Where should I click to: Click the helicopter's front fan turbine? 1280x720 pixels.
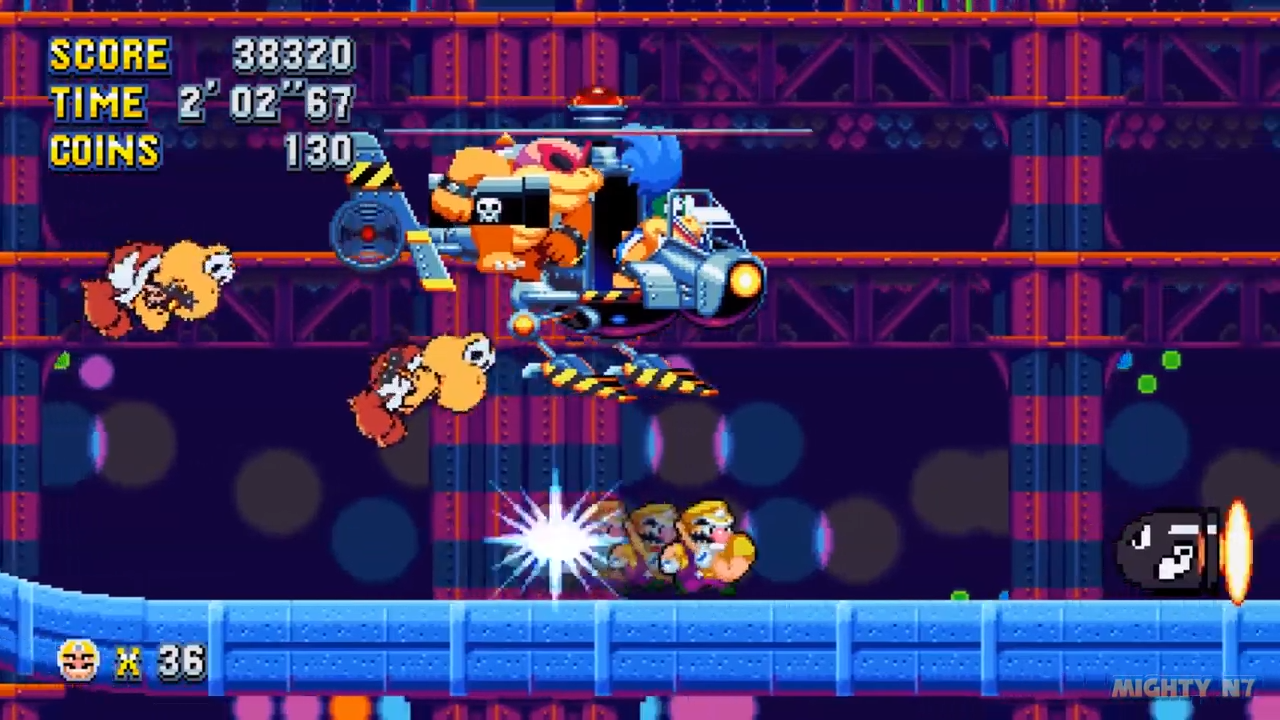tap(368, 232)
